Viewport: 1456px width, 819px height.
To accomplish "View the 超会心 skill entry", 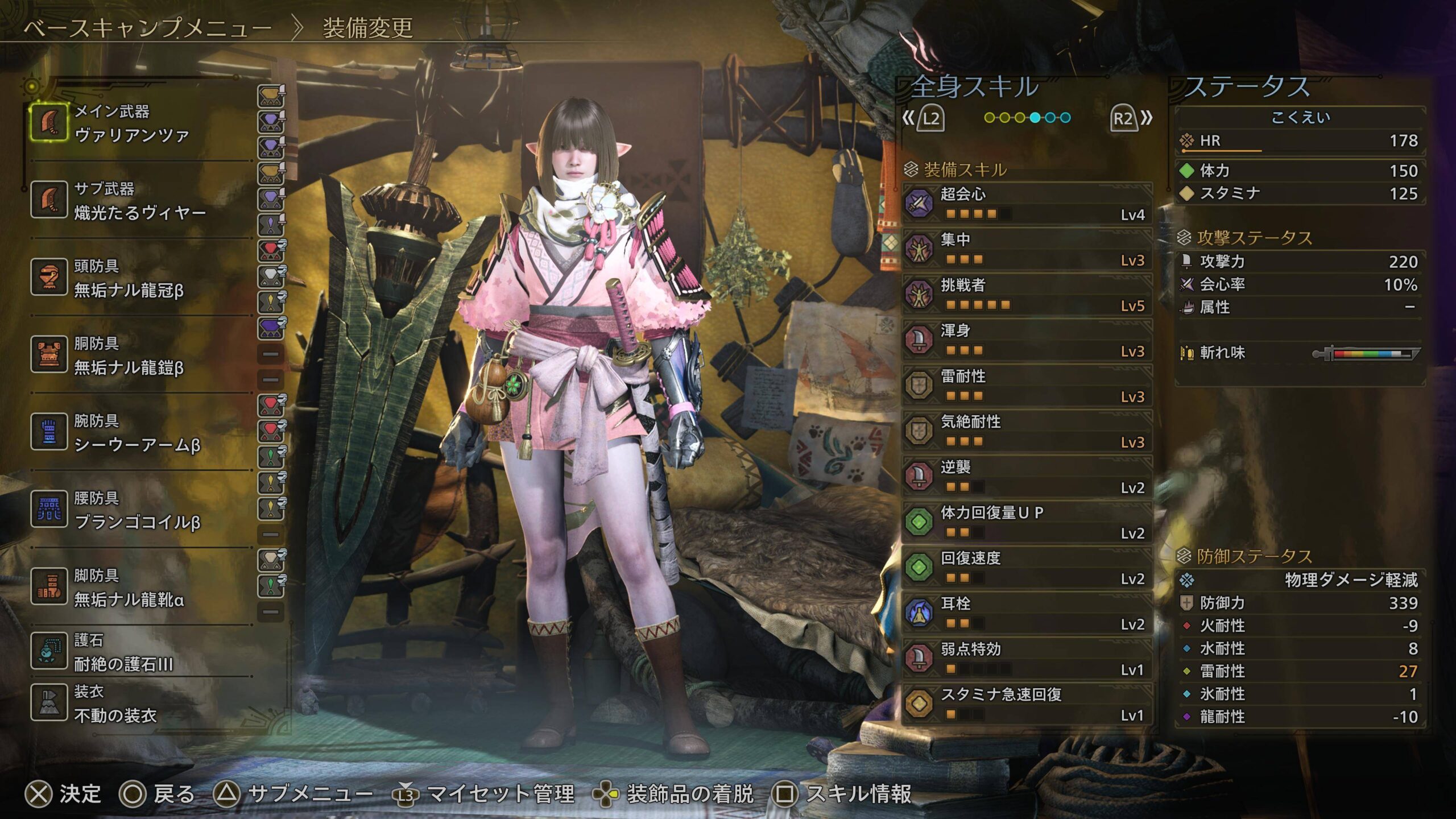I will click(1027, 204).
